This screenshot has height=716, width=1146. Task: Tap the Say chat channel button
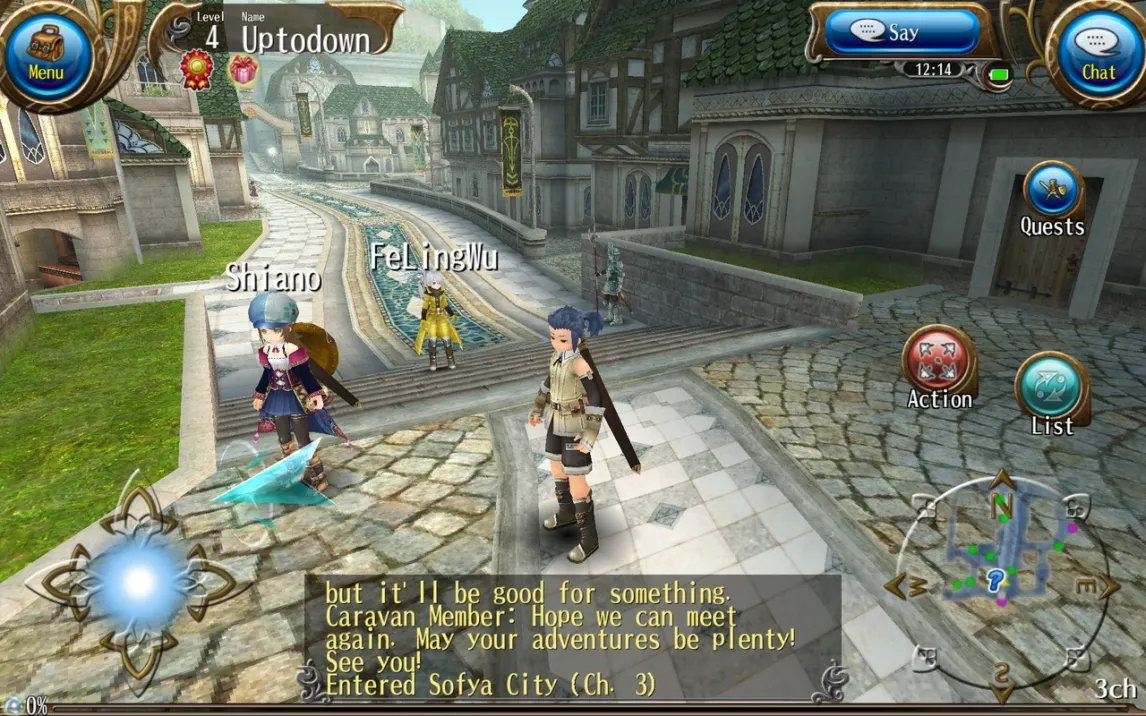pyautogui.click(x=900, y=33)
